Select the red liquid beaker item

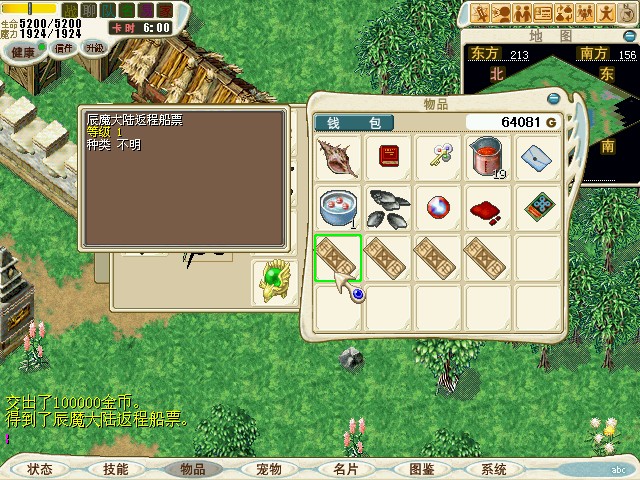pos(488,158)
